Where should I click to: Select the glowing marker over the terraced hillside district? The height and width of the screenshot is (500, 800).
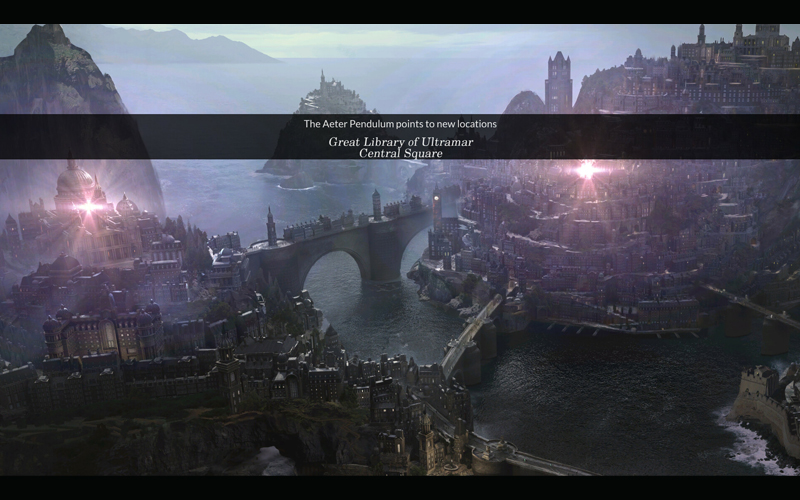[586, 169]
